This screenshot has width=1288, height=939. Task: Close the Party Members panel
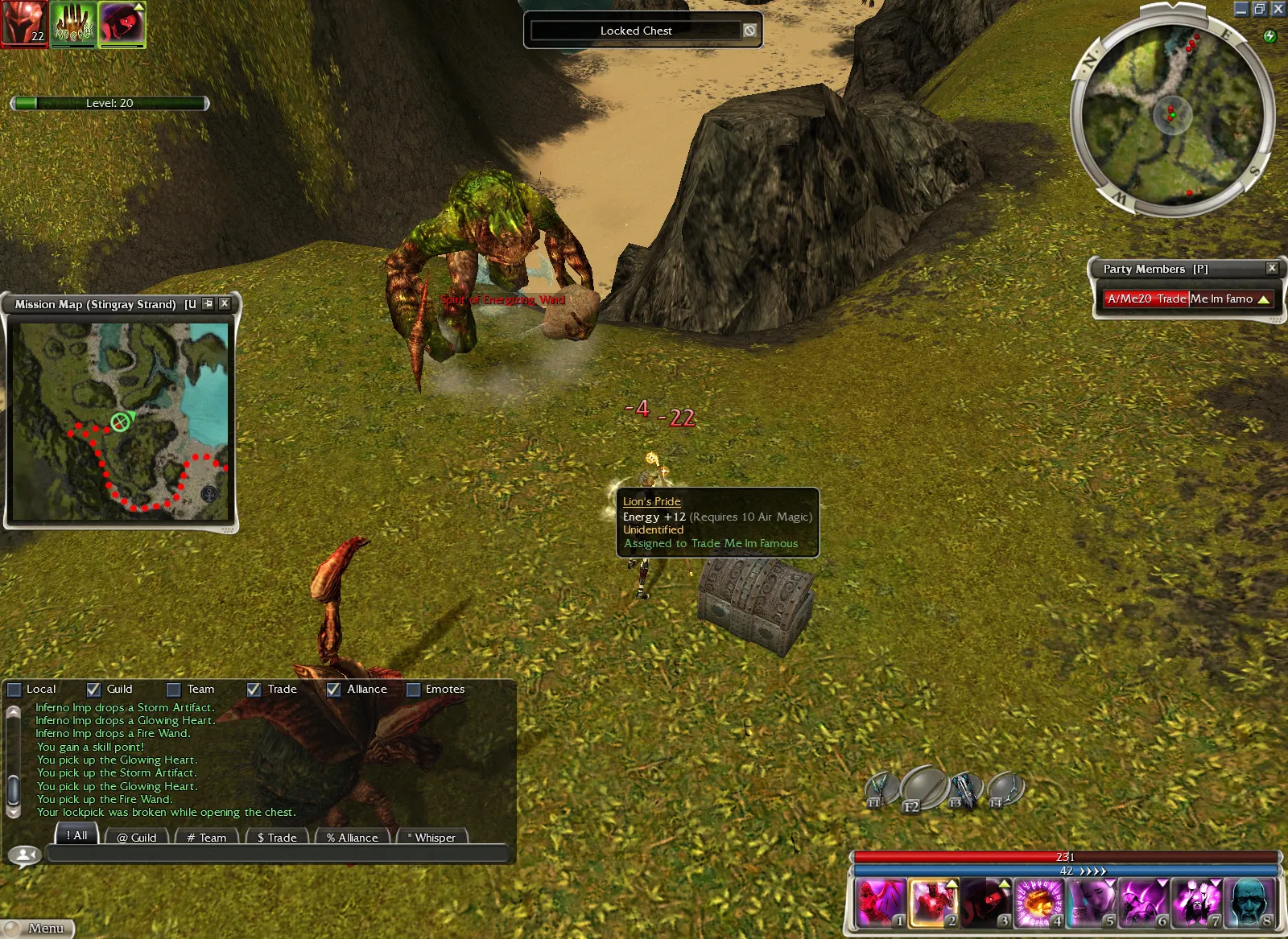(x=1272, y=268)
